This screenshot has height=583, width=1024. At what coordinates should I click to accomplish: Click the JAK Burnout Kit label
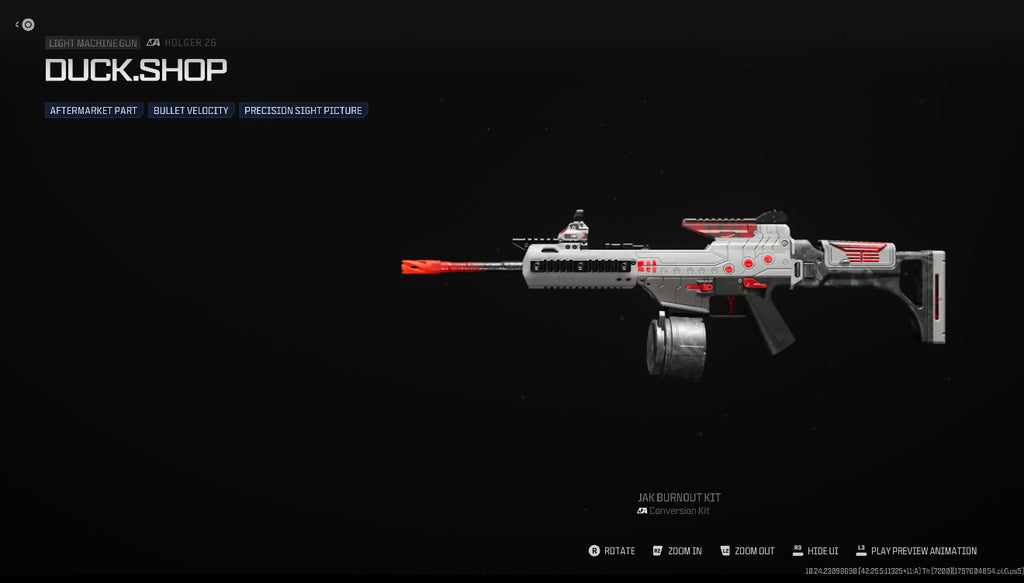[x=679, y=497]
